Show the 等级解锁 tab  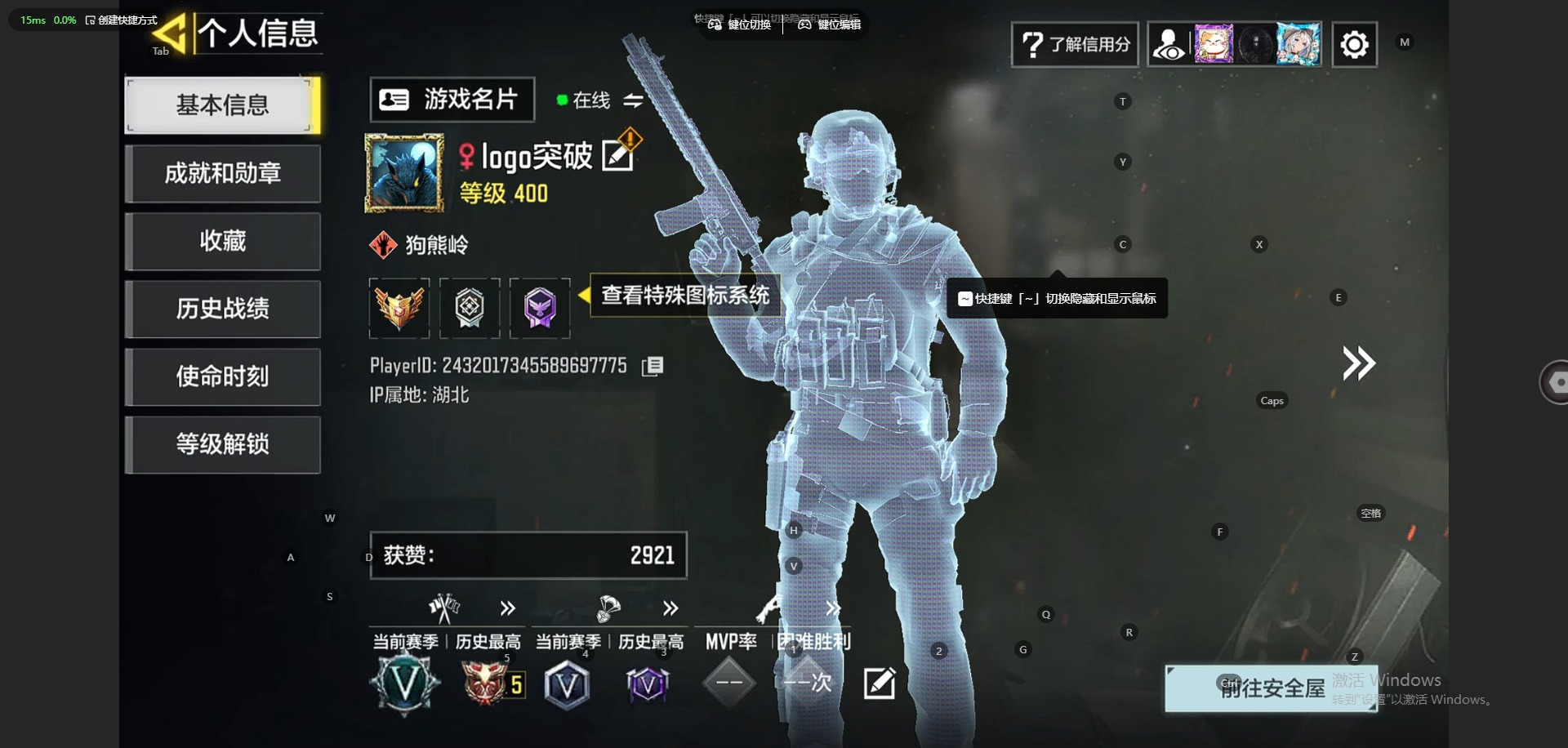(222, 444)
